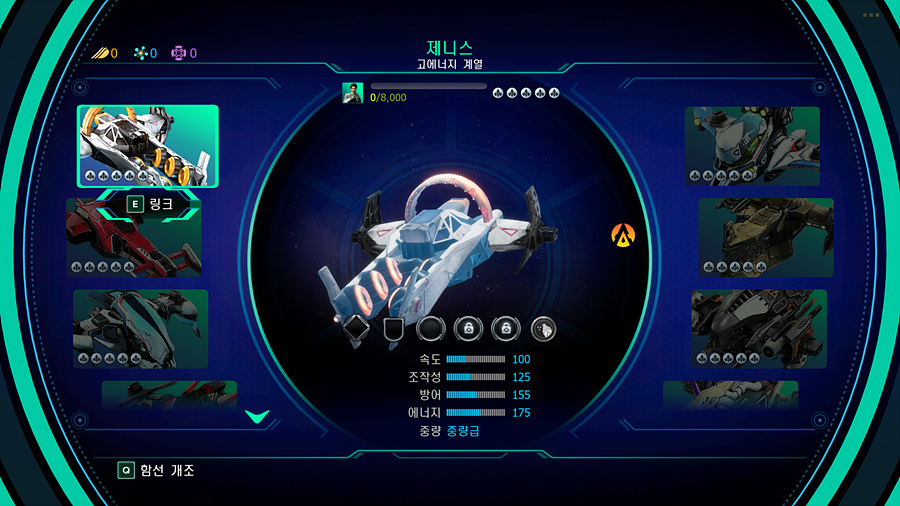The image size is (900, 506).
Task: Open the diamond-shaped weapon slot
Action: pos(357,328)
